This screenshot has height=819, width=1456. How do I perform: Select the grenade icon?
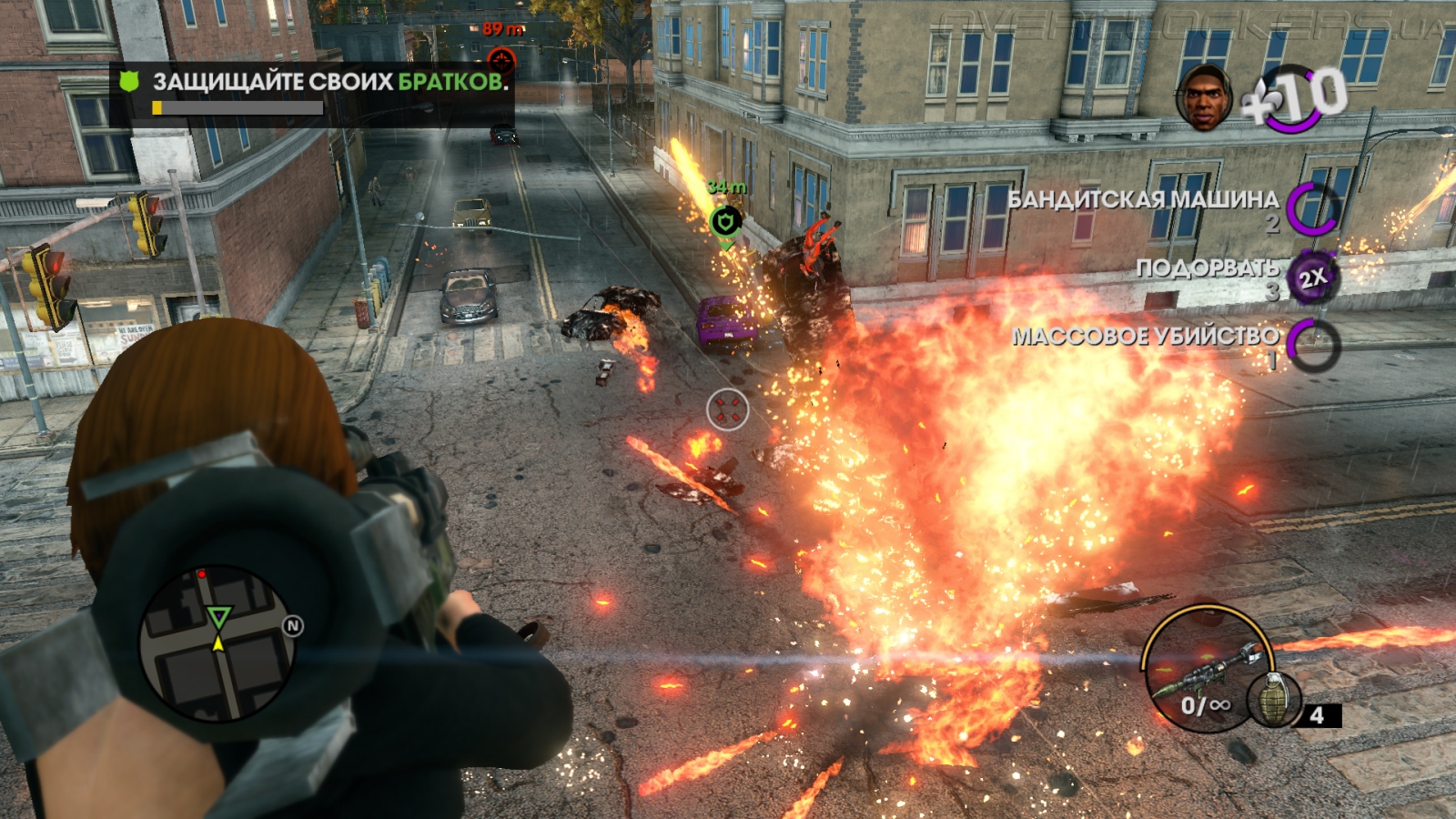pos(1273,699)
